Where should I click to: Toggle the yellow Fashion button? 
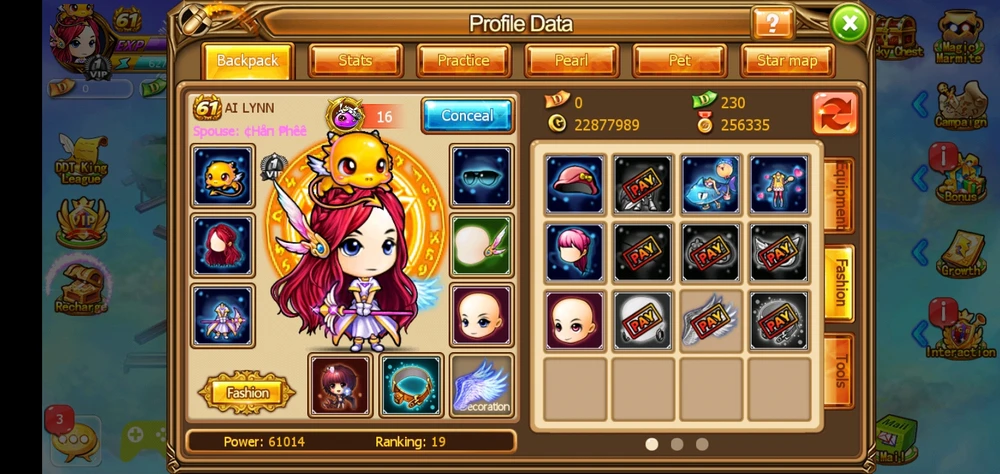pos(247,393)
